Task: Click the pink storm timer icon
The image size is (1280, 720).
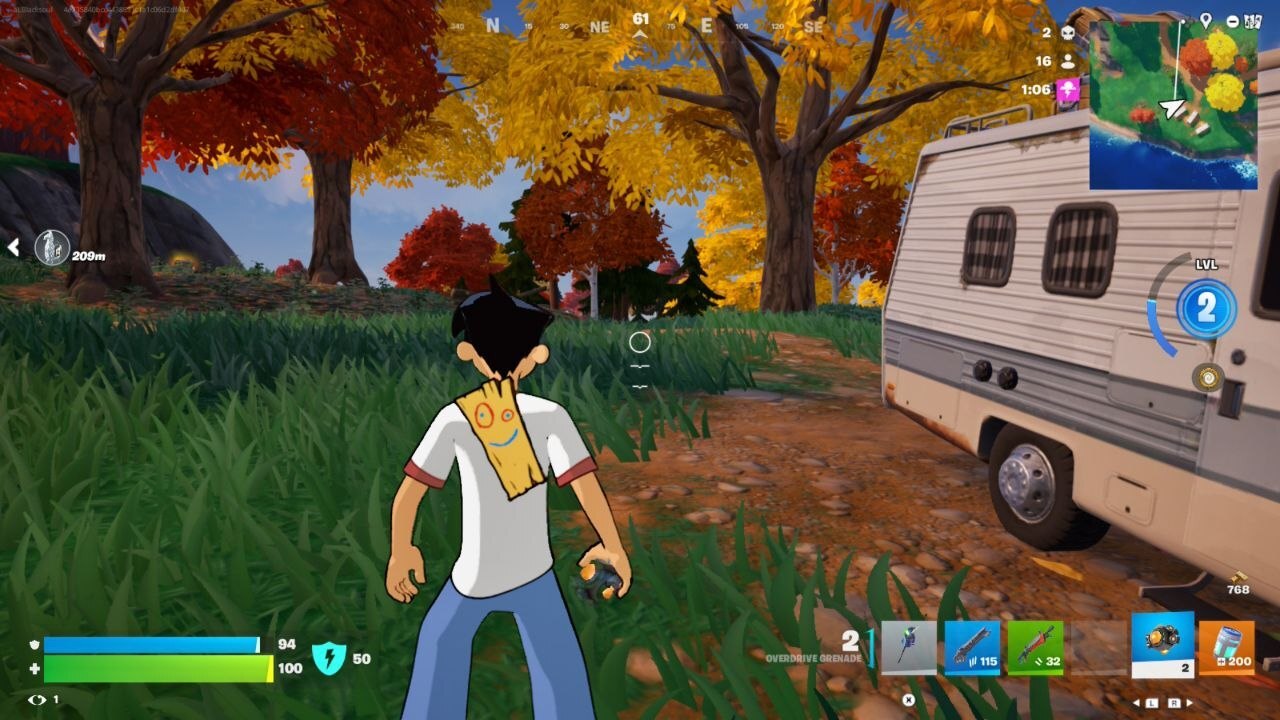Action: (1068, 90)
